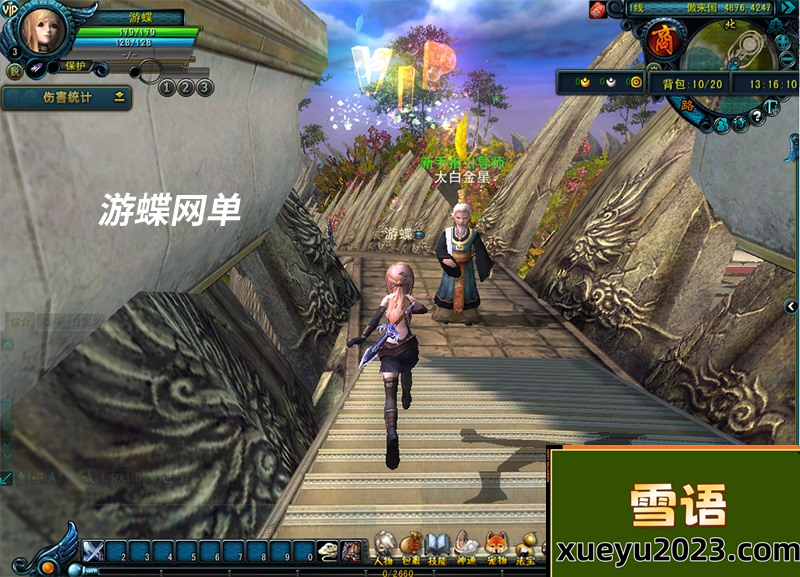Screen dimensions: 800x577
Task: Open the 宠物 pet menu
Action: 494,547
